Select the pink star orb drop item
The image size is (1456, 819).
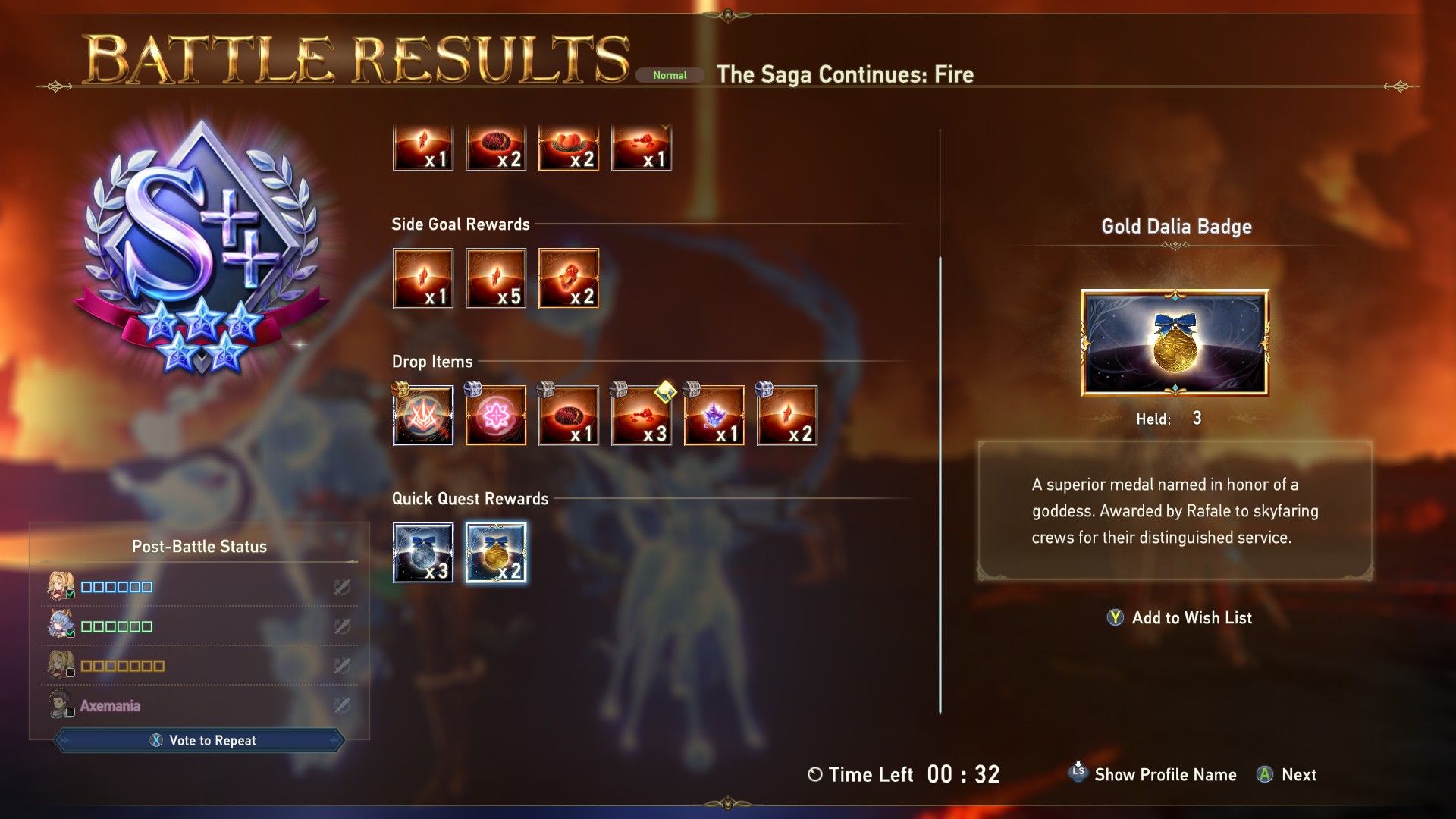495,415
